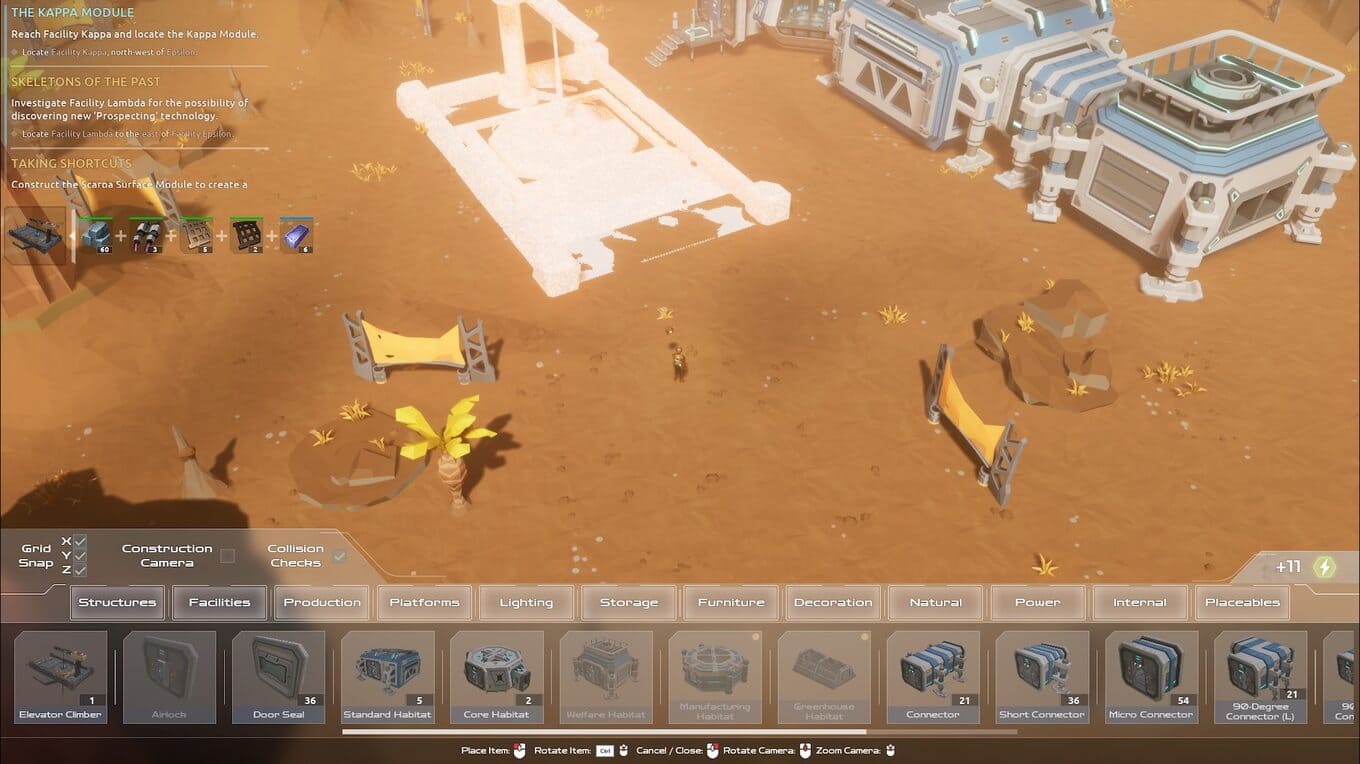Select the Production tab
Image resolution: width=1360 pixels, height=764 pixels.
[x=322, y=602]
